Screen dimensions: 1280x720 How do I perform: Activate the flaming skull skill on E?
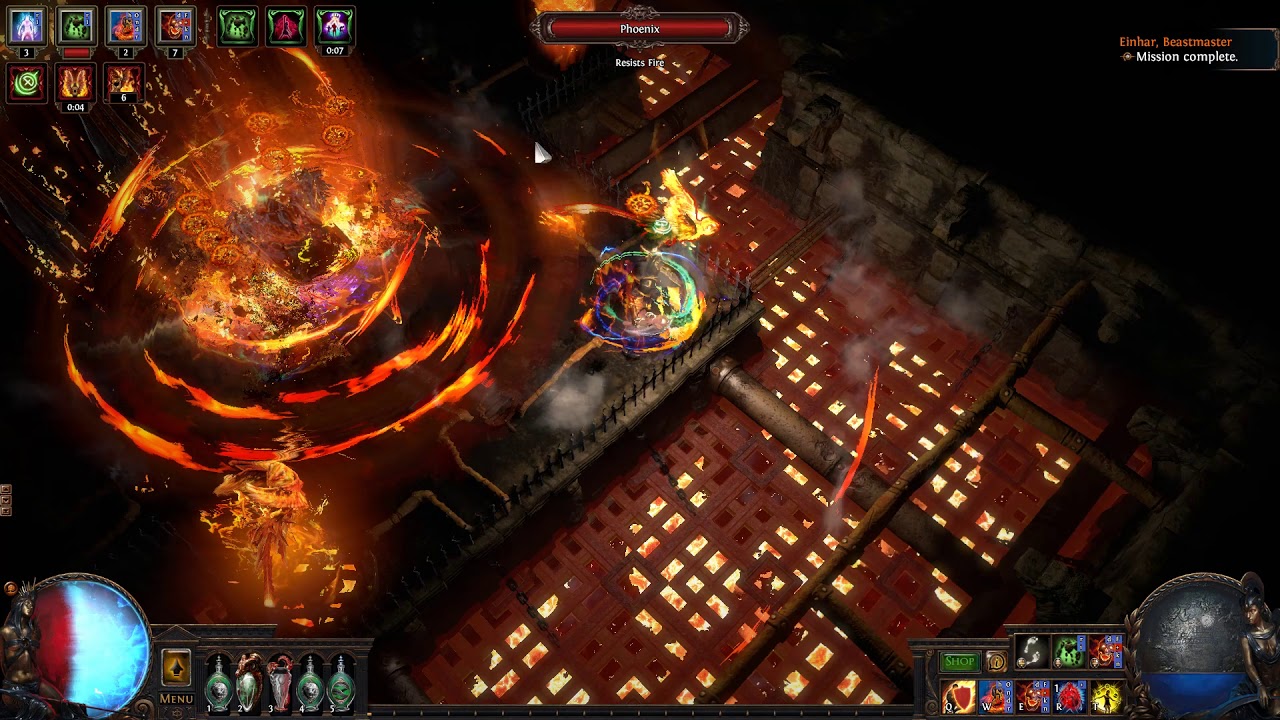point(1033,696)
